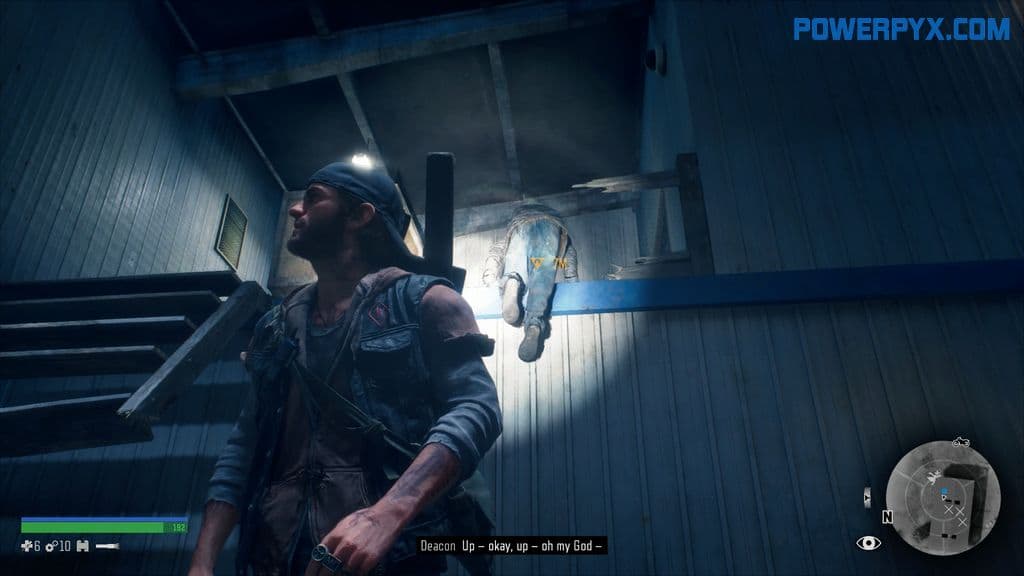Screen dimensions: 1024x576
Task: Click the melee weapon icon
Action: pos(108,545)
